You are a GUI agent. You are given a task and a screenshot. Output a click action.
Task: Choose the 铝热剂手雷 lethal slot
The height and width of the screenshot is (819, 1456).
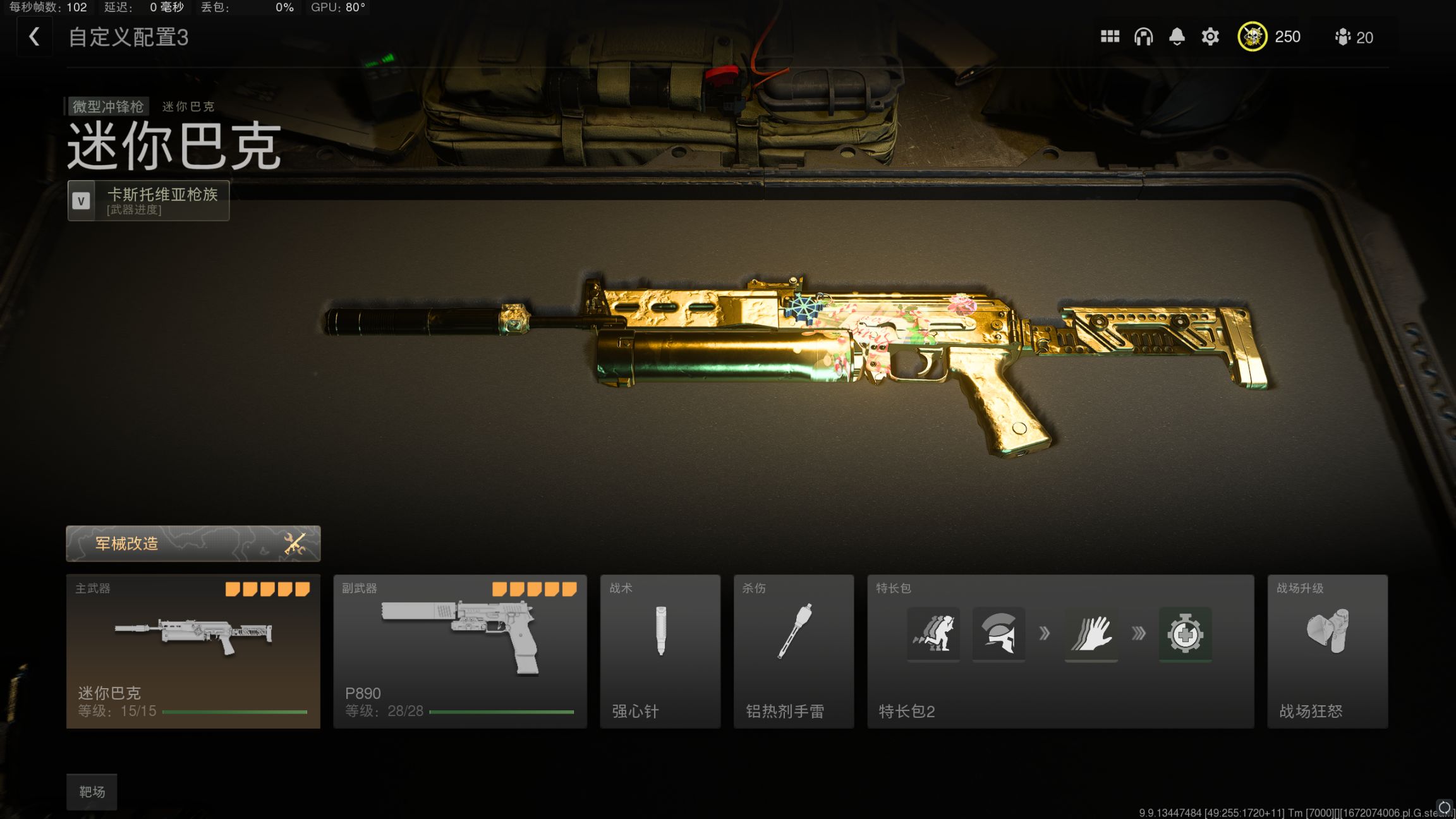click(793, 651)
